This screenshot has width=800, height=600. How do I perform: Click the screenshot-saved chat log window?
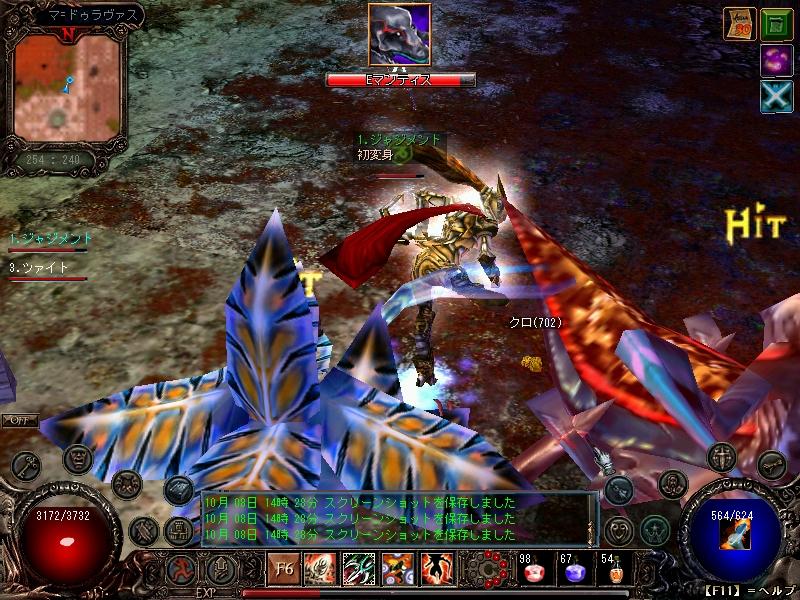pos(398,518)
